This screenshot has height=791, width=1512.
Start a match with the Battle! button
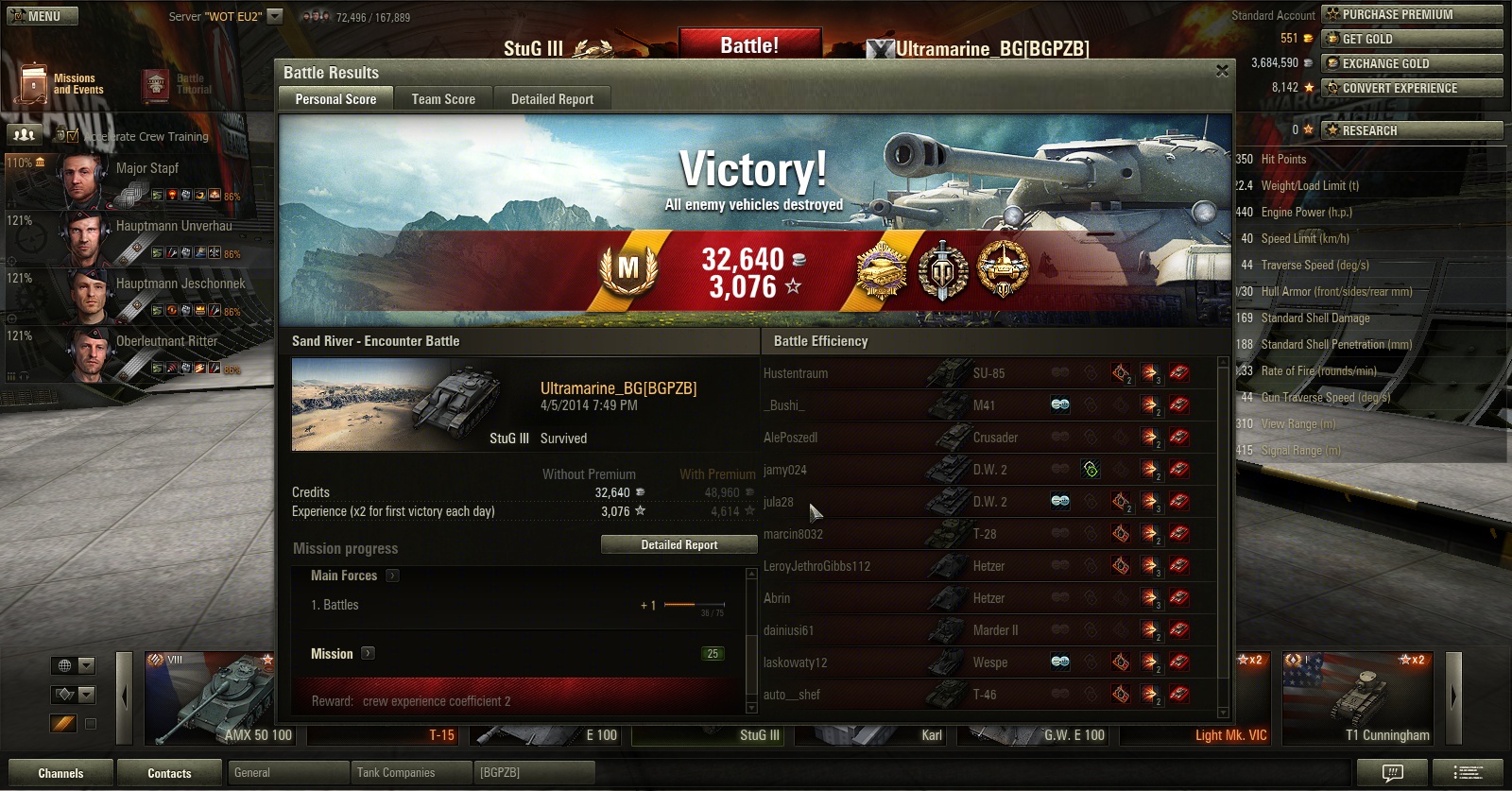click(x=749, y=45)
